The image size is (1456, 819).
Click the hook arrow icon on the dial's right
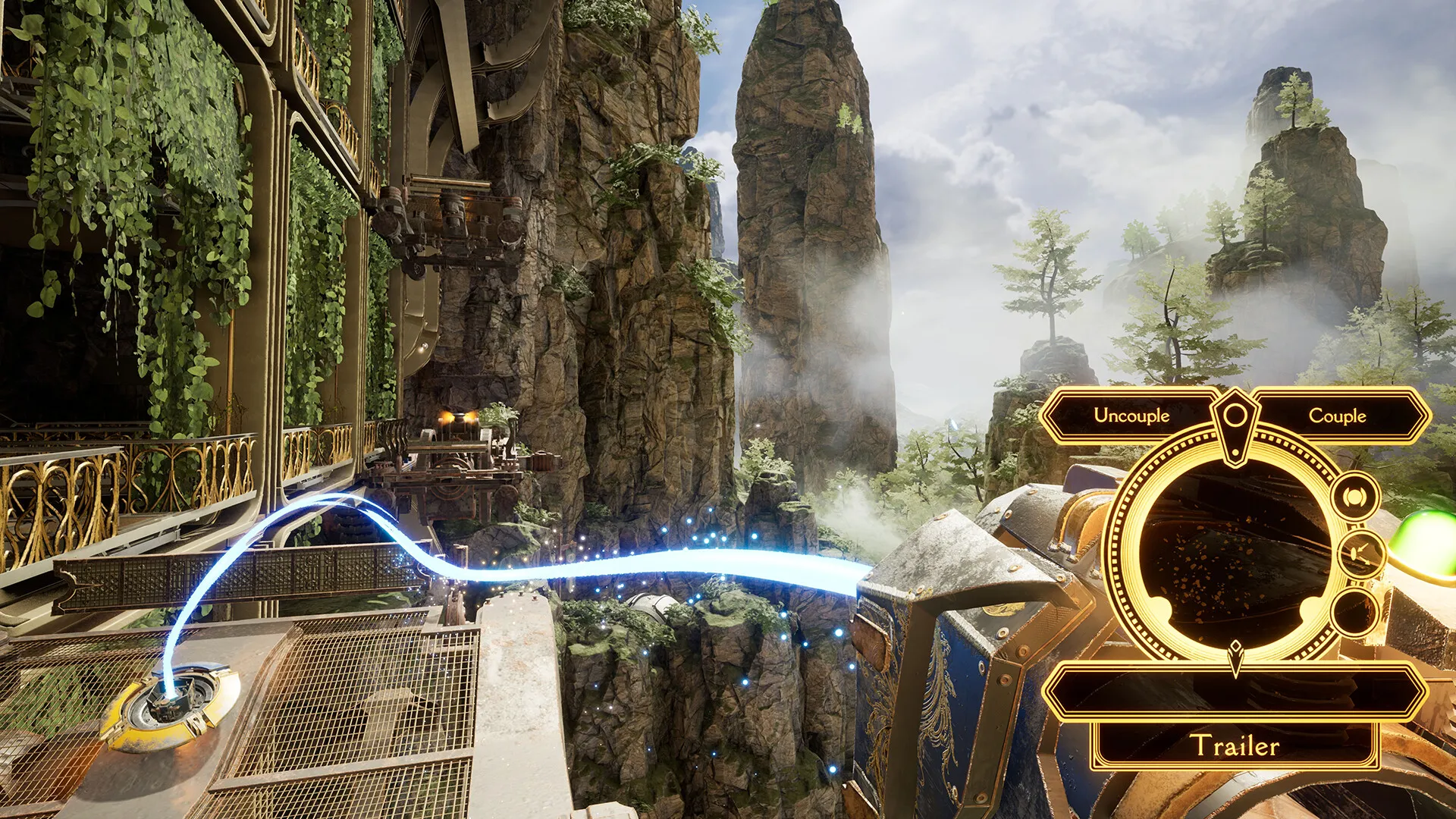(x=1357, y=553)
